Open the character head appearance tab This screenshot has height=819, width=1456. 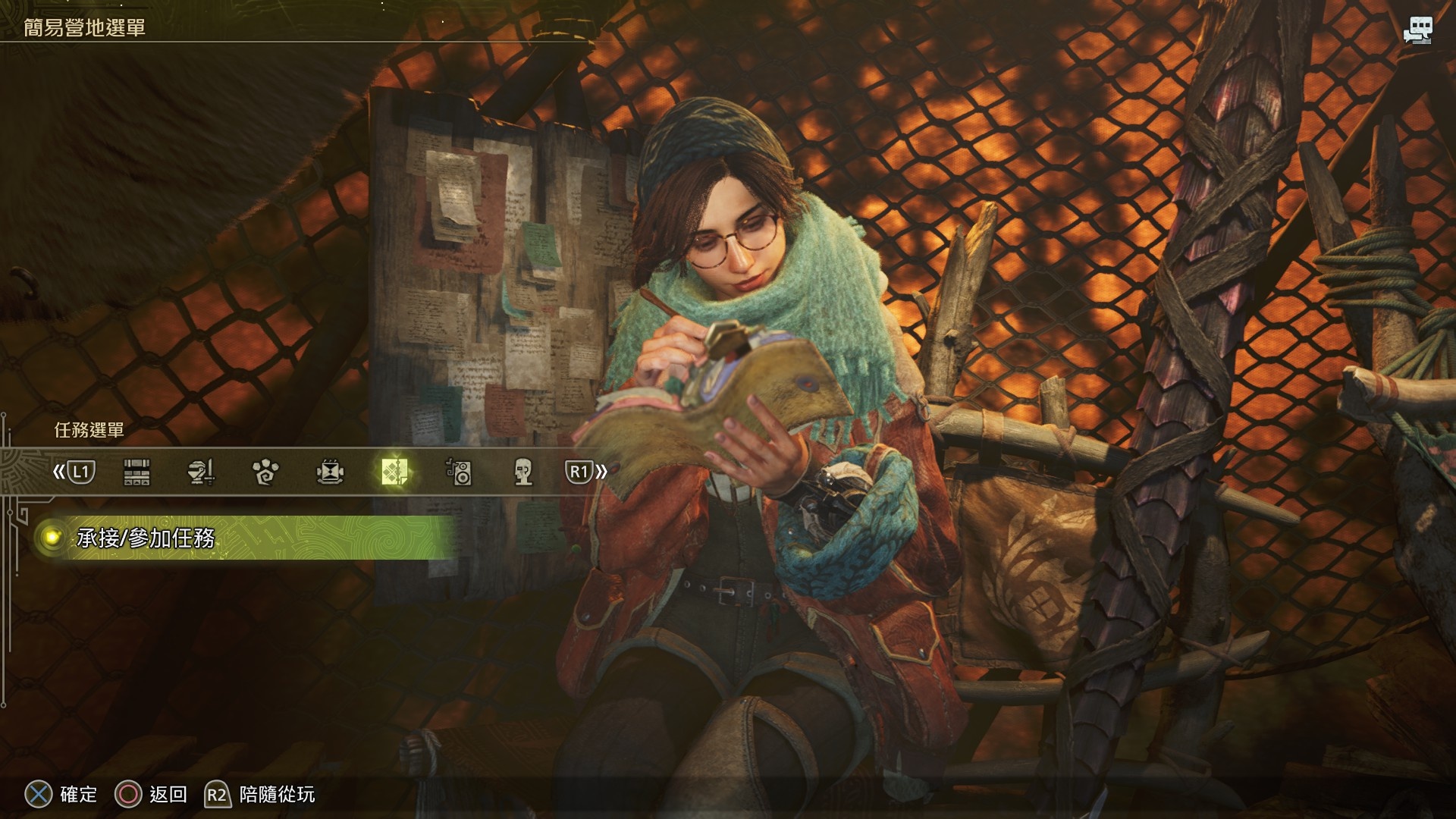[x=523, y=472]
